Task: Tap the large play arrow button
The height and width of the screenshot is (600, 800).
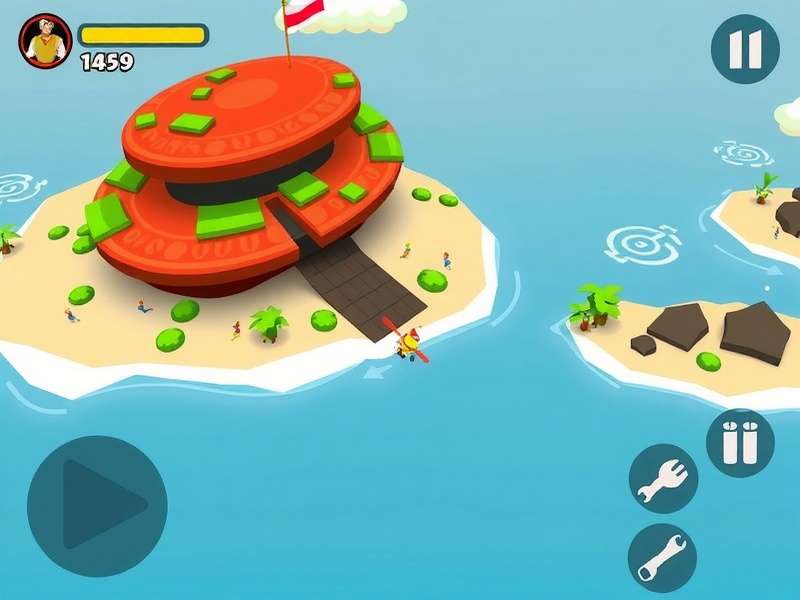Action: click(97, 505)
